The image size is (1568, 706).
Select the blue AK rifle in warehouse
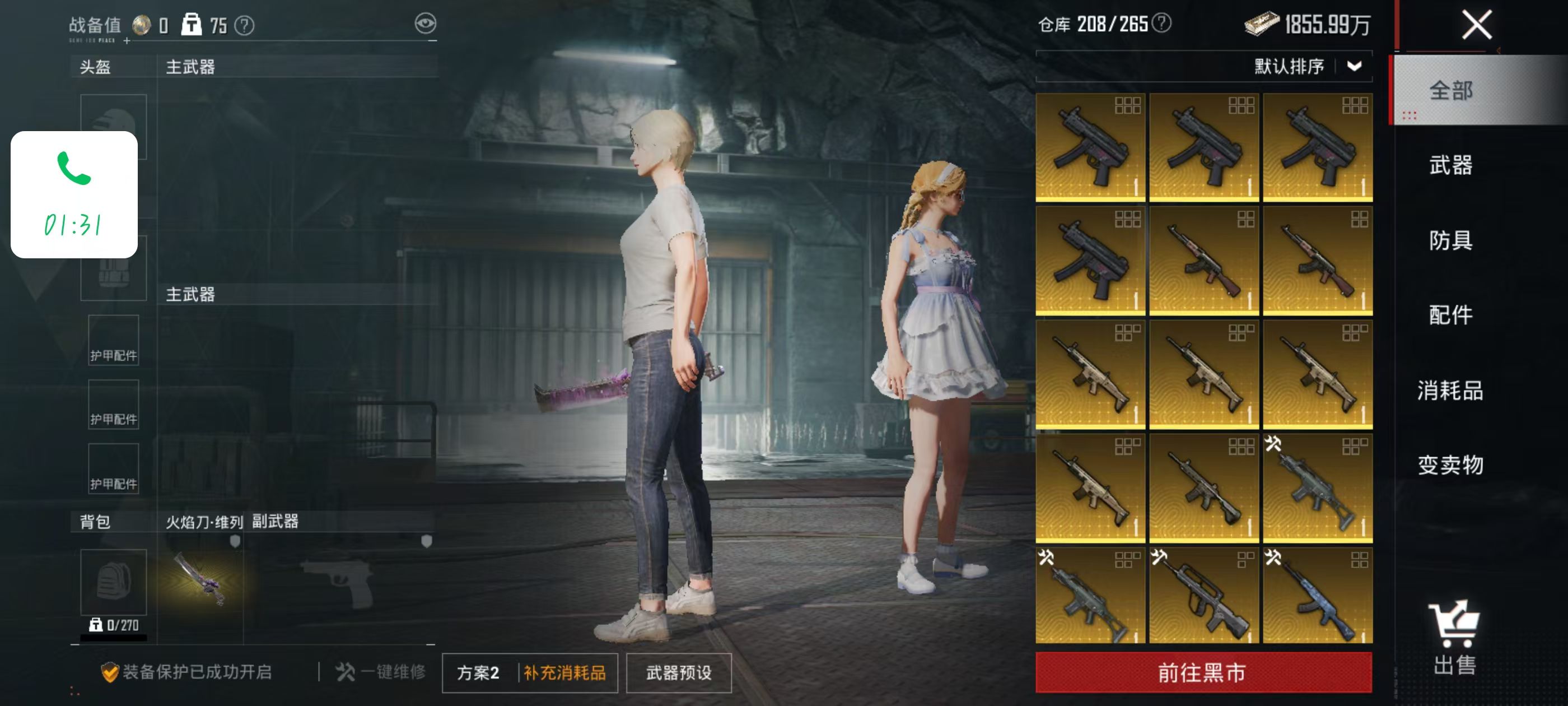1317,595
